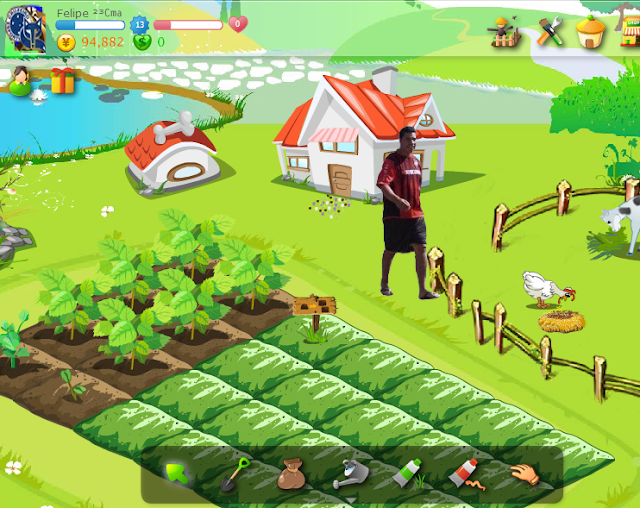Click the green gem currency icon
The image size is (640, 508).
pyautogui.click(x=142, y=42)
